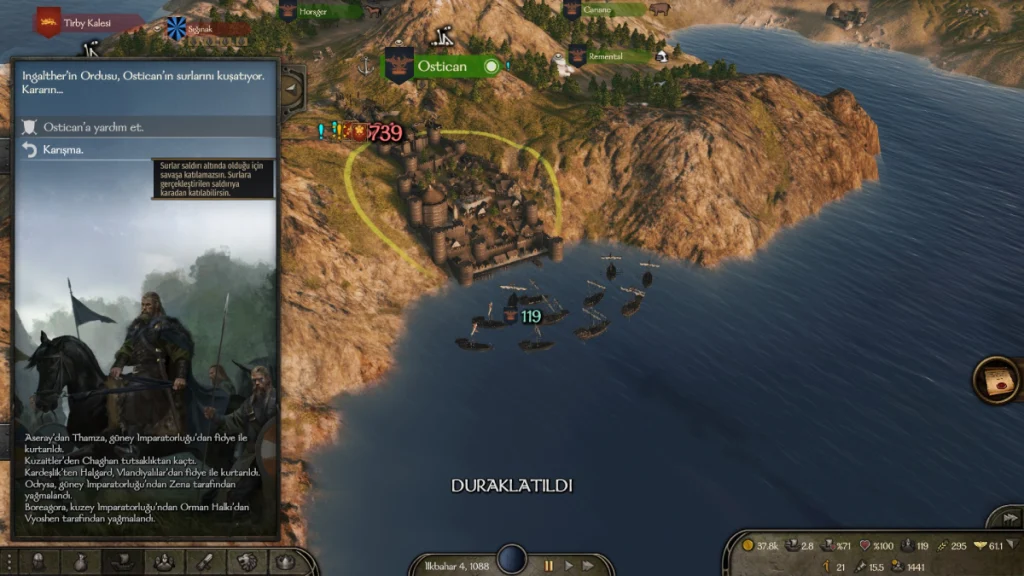Select the Tirby Kalesi nameplate
Viewport: 1024px width, 576px height.
pos(88,22)
